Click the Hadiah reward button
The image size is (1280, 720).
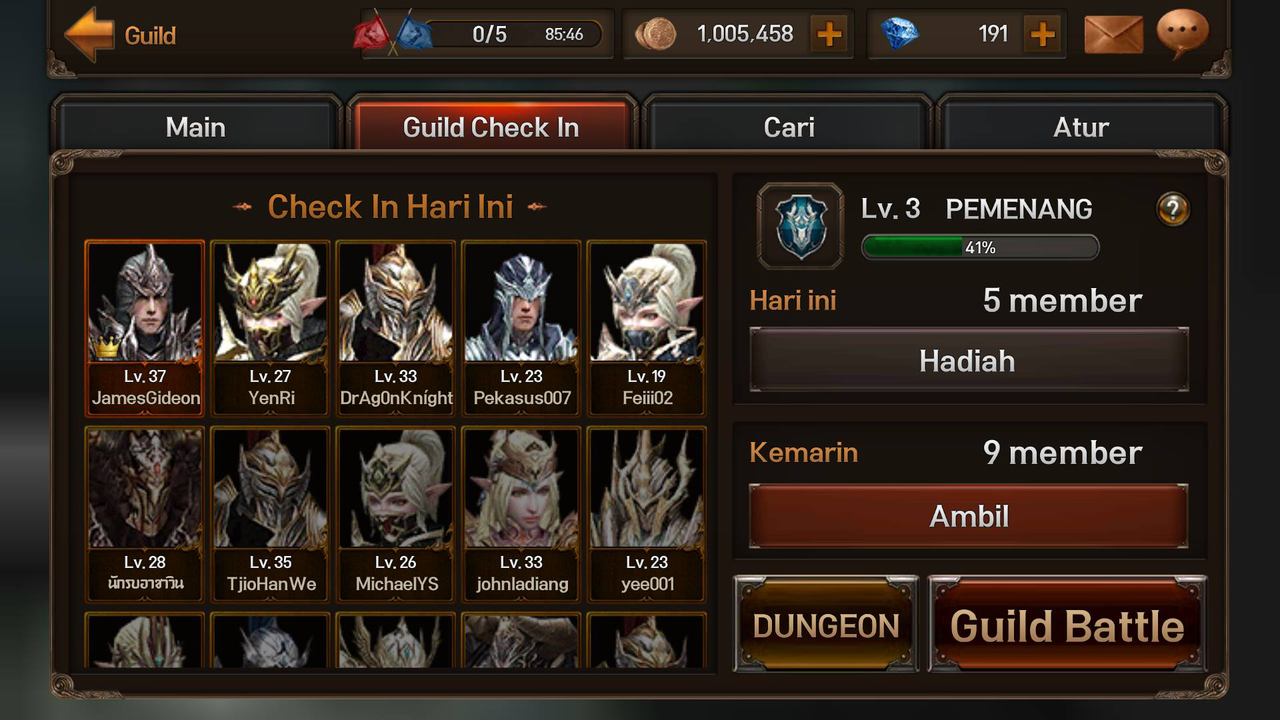pyautogui.click(x=967, y=360)
